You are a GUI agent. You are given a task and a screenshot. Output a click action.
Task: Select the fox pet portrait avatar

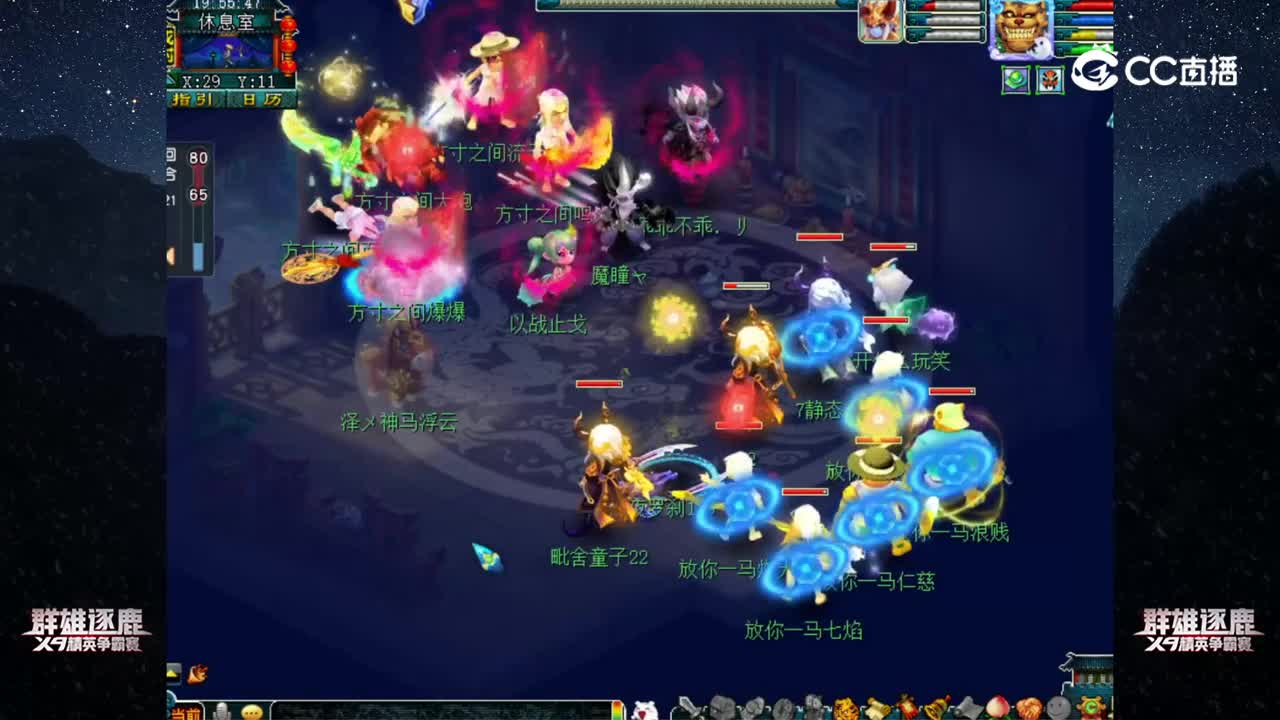(880, 20)
